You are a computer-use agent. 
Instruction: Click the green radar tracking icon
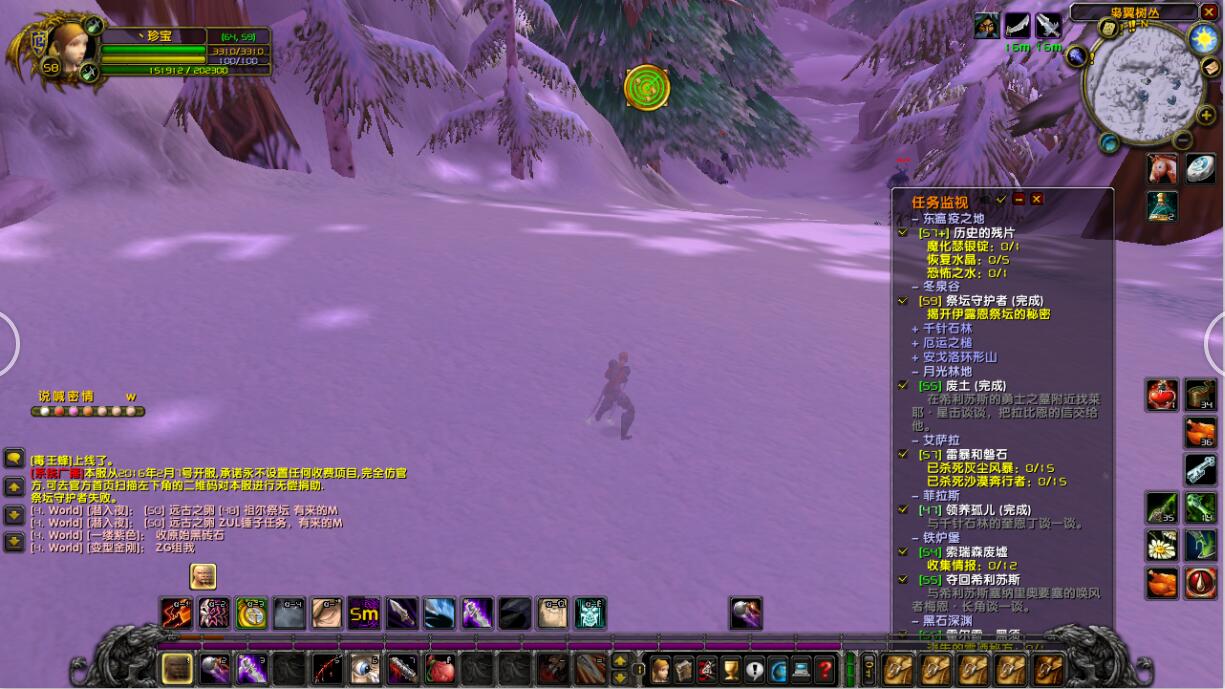646,87
